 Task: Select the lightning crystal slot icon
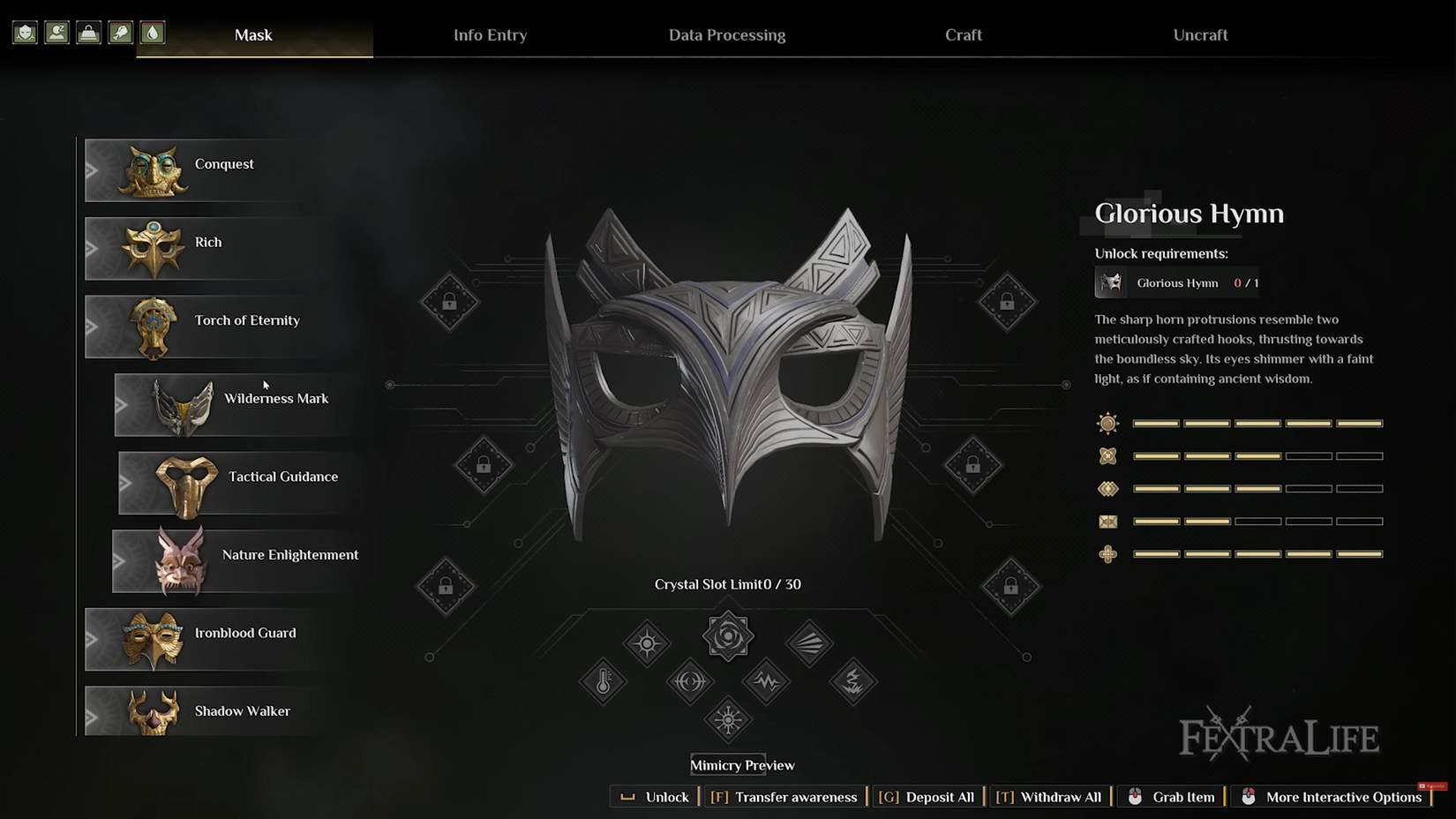[x=852, y=681]
